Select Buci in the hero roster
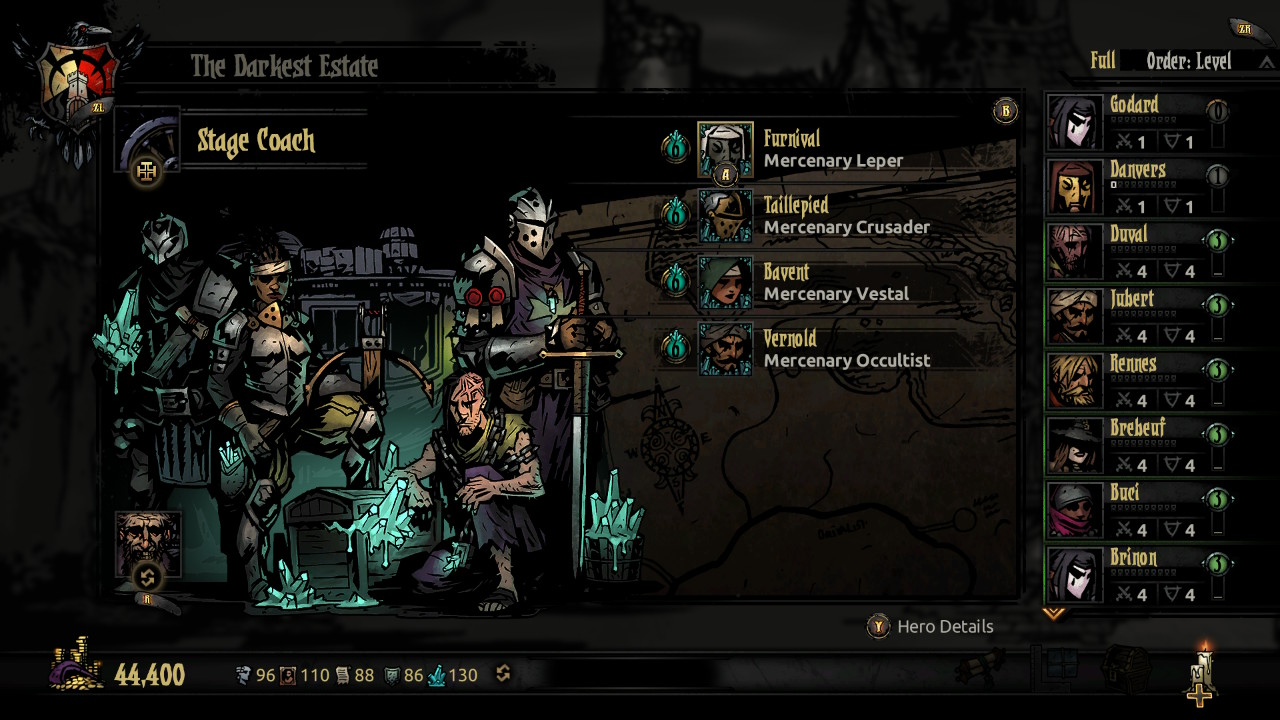 click(x=1075, y=510)
